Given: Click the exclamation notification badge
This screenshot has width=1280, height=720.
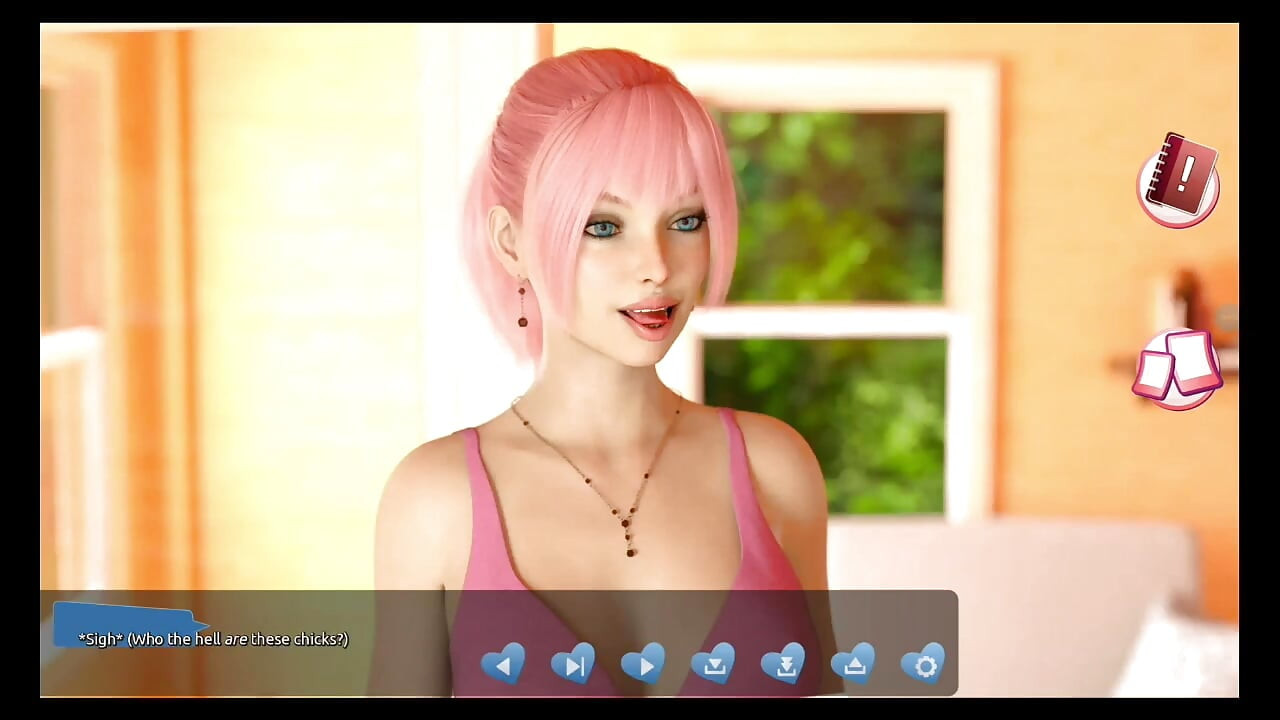Looking at the screenshot, I should (x=1183, y=180).
